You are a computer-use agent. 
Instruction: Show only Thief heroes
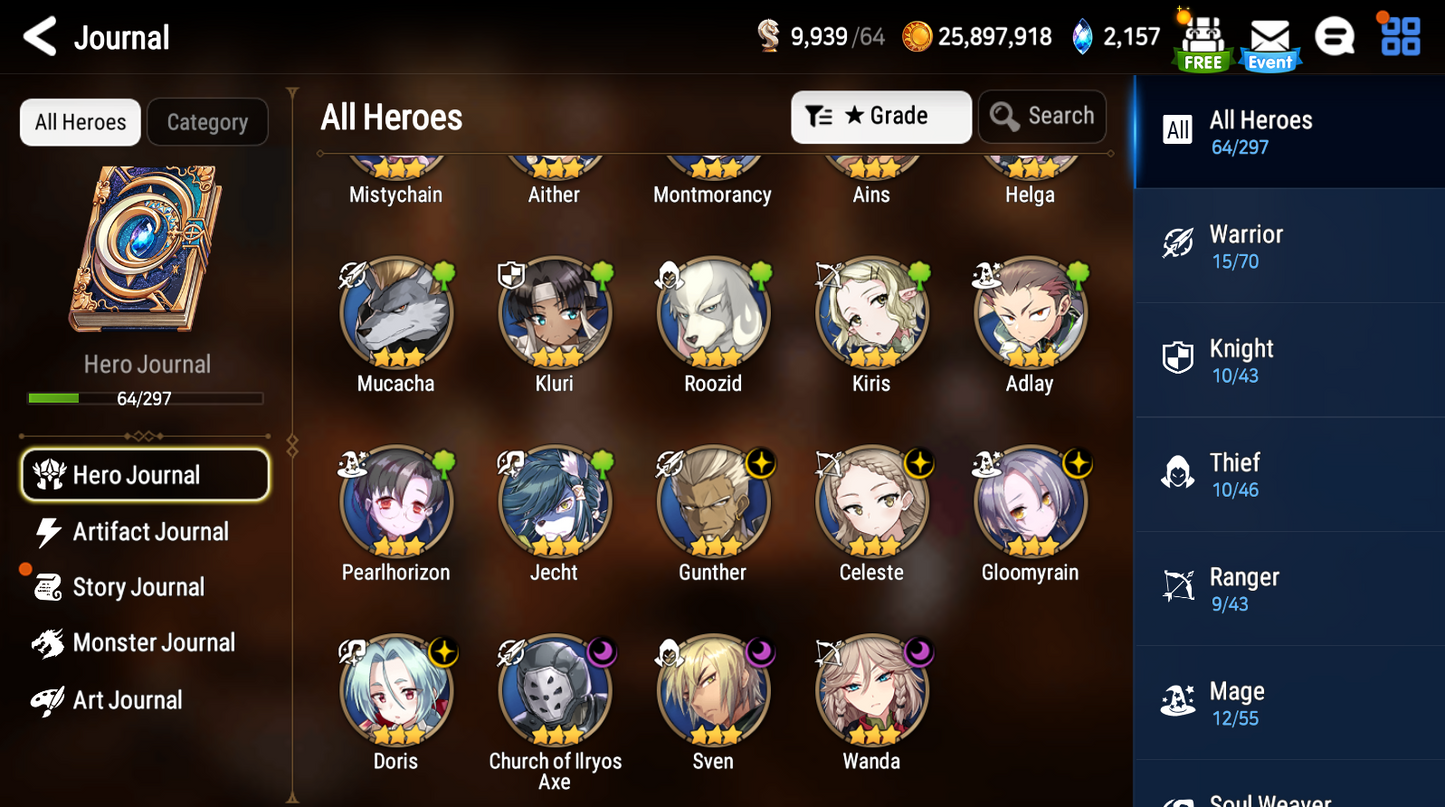(1289, 474)
